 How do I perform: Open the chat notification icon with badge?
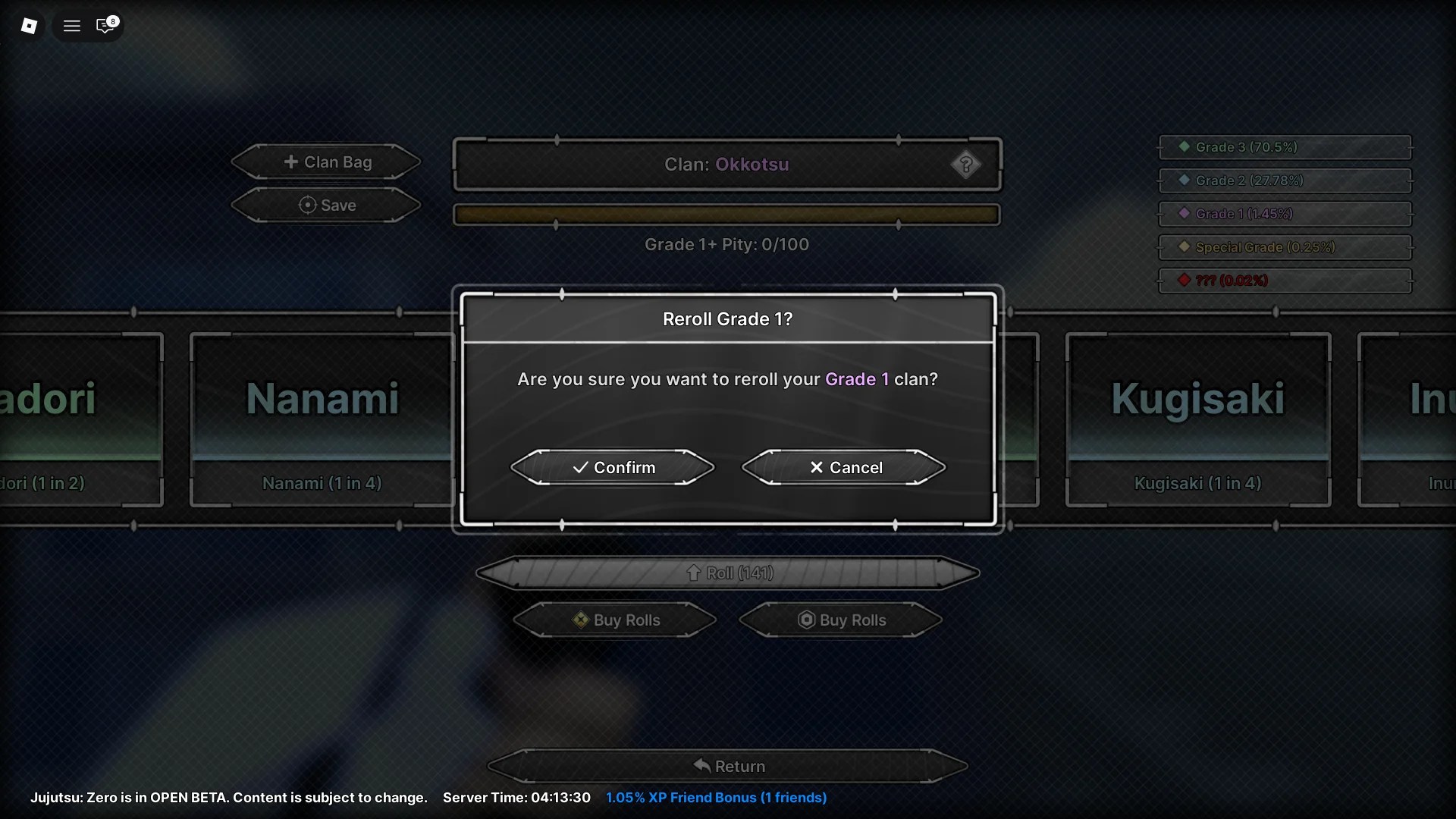pyautogui.click(x=105, y=25)
